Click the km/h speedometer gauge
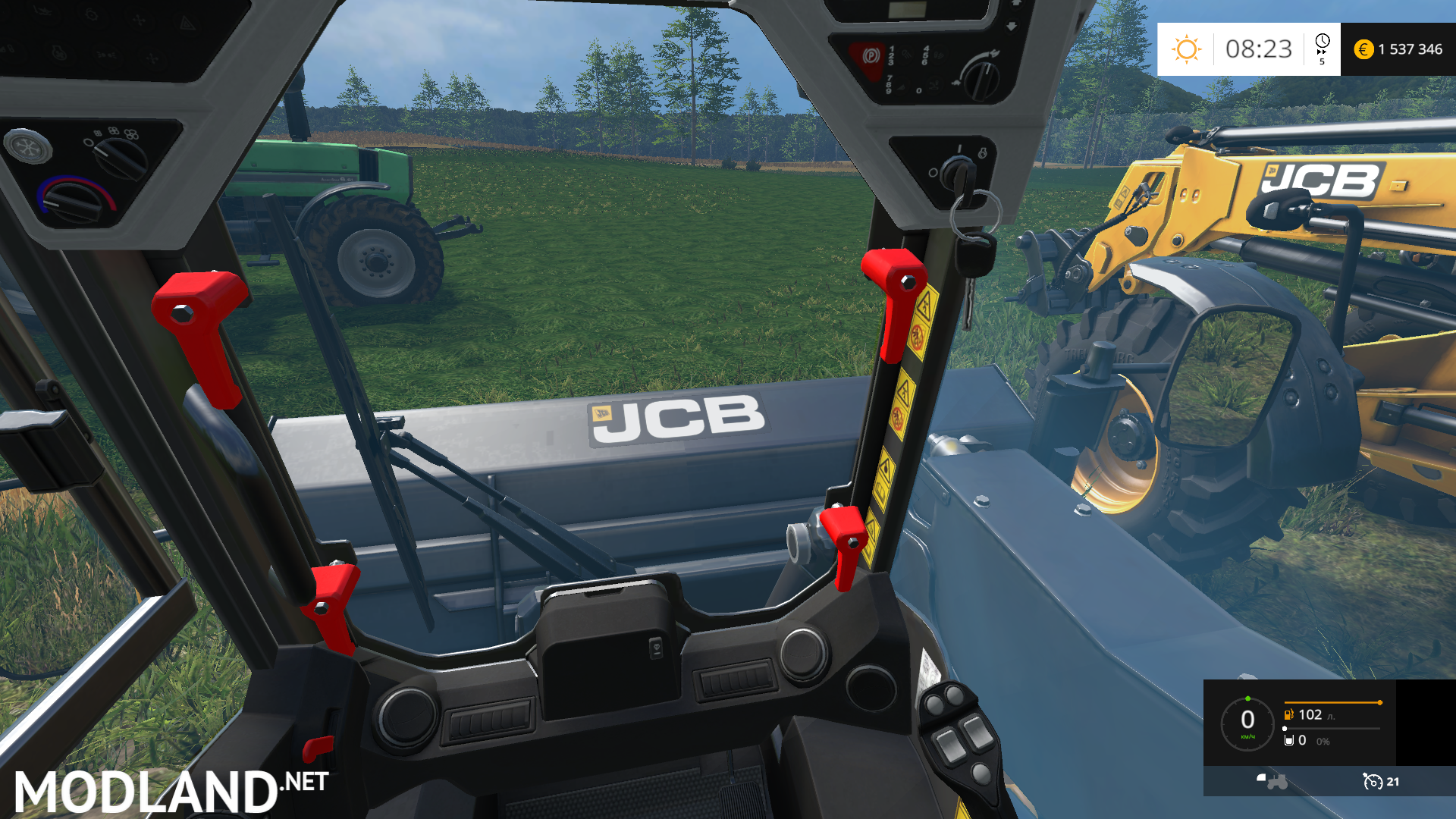1456x819 pixels. click(1250, 724)
